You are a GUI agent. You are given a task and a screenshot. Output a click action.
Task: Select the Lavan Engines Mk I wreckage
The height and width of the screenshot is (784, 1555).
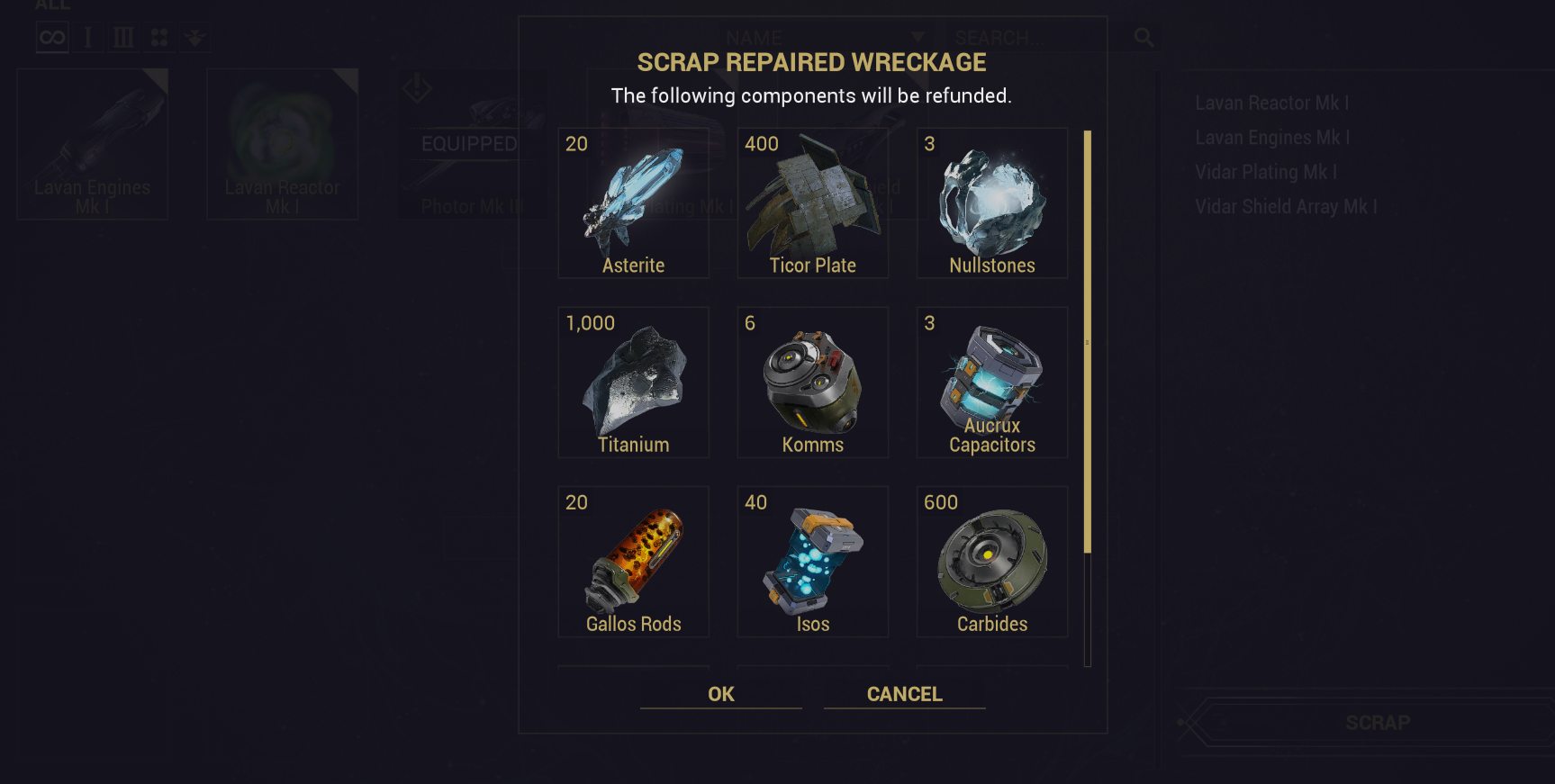click(93, 144)
